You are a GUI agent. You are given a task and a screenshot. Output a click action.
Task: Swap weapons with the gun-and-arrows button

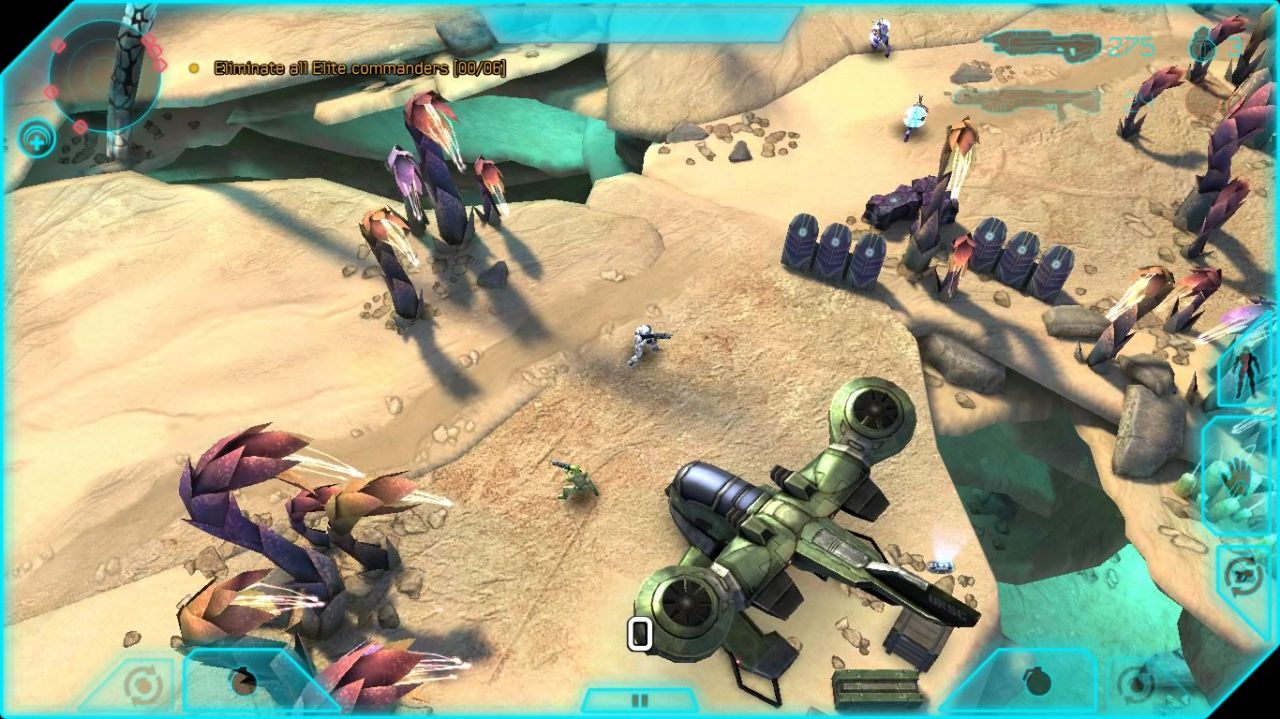tap(1246, 577)
